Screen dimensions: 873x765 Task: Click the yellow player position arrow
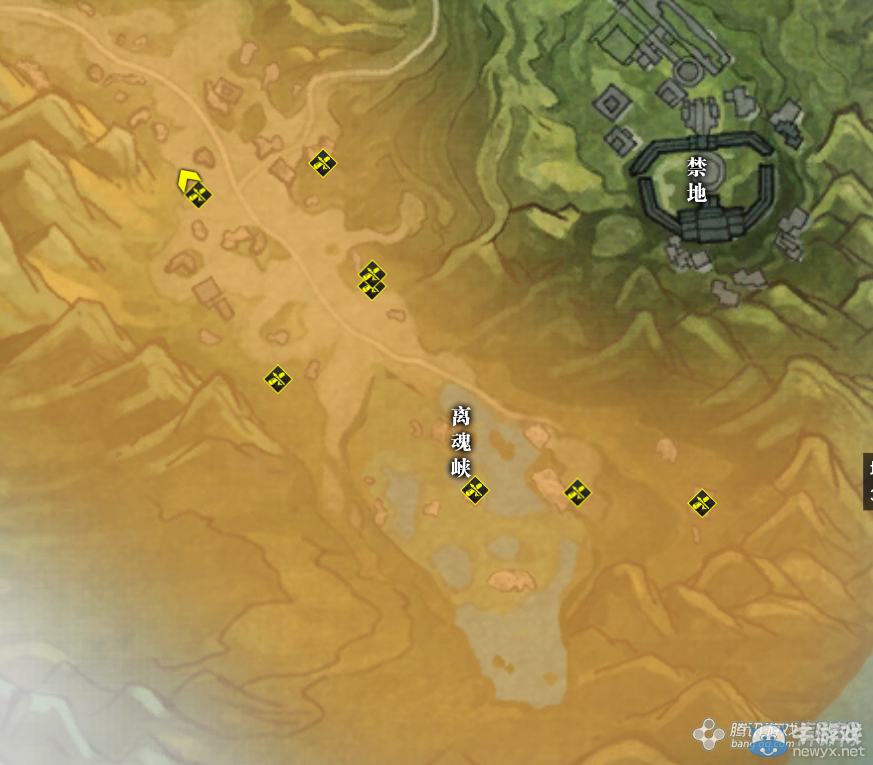[x=186, y=180]
